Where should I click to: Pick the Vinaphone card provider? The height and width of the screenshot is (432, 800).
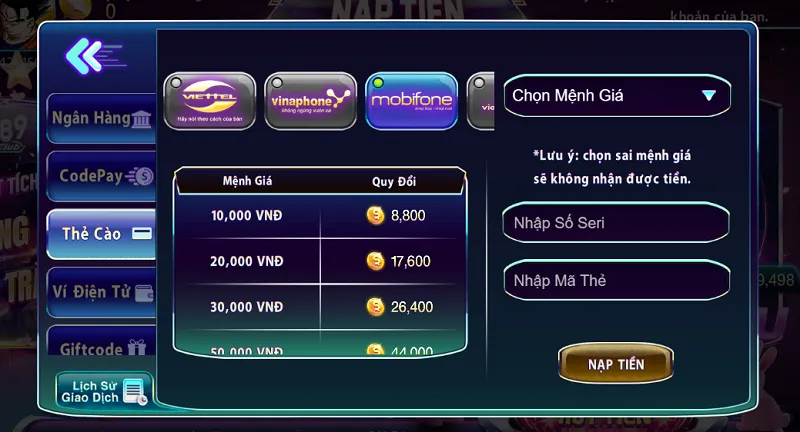310,100
